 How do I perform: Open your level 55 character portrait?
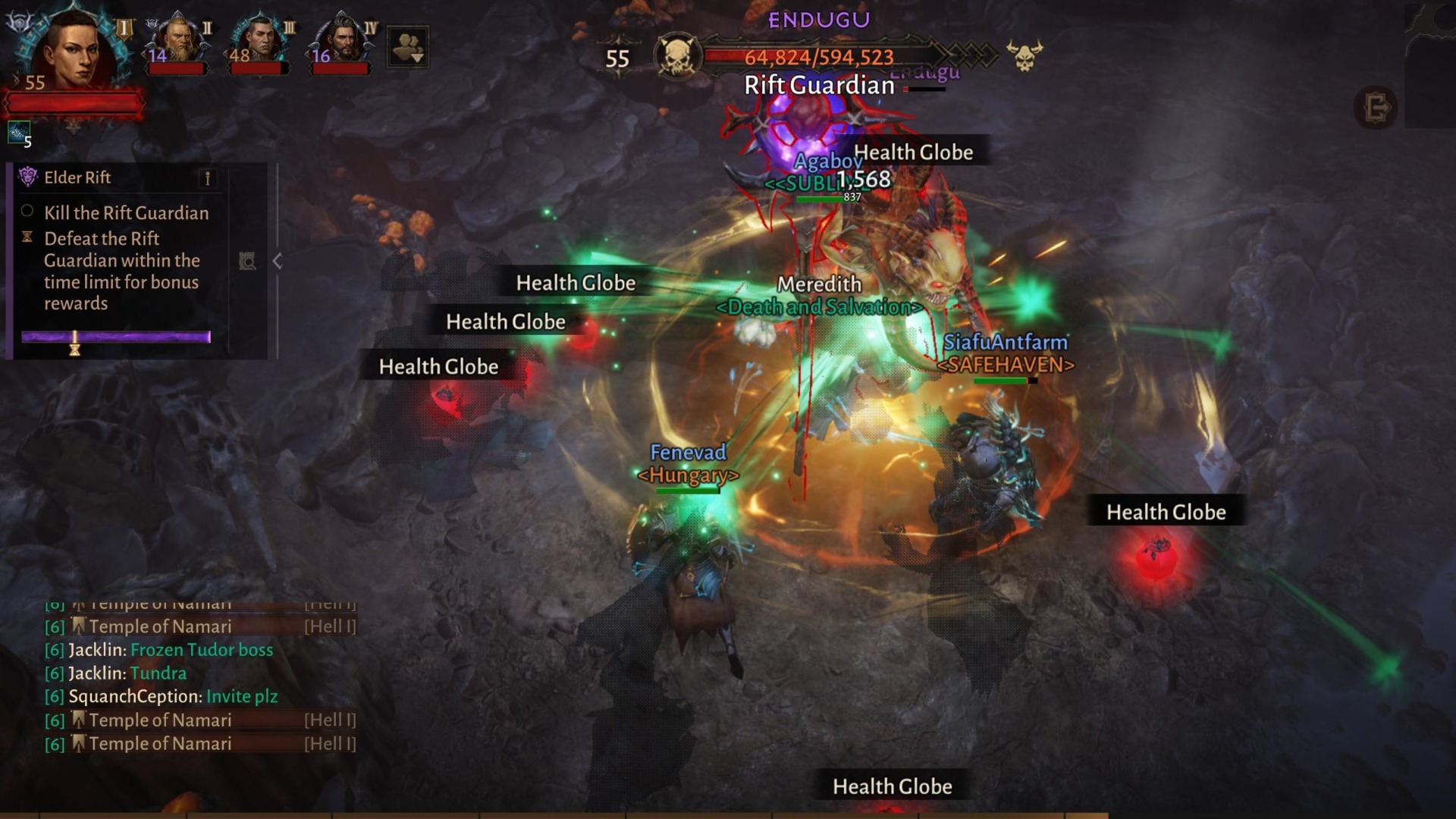[x=74, y=50]
